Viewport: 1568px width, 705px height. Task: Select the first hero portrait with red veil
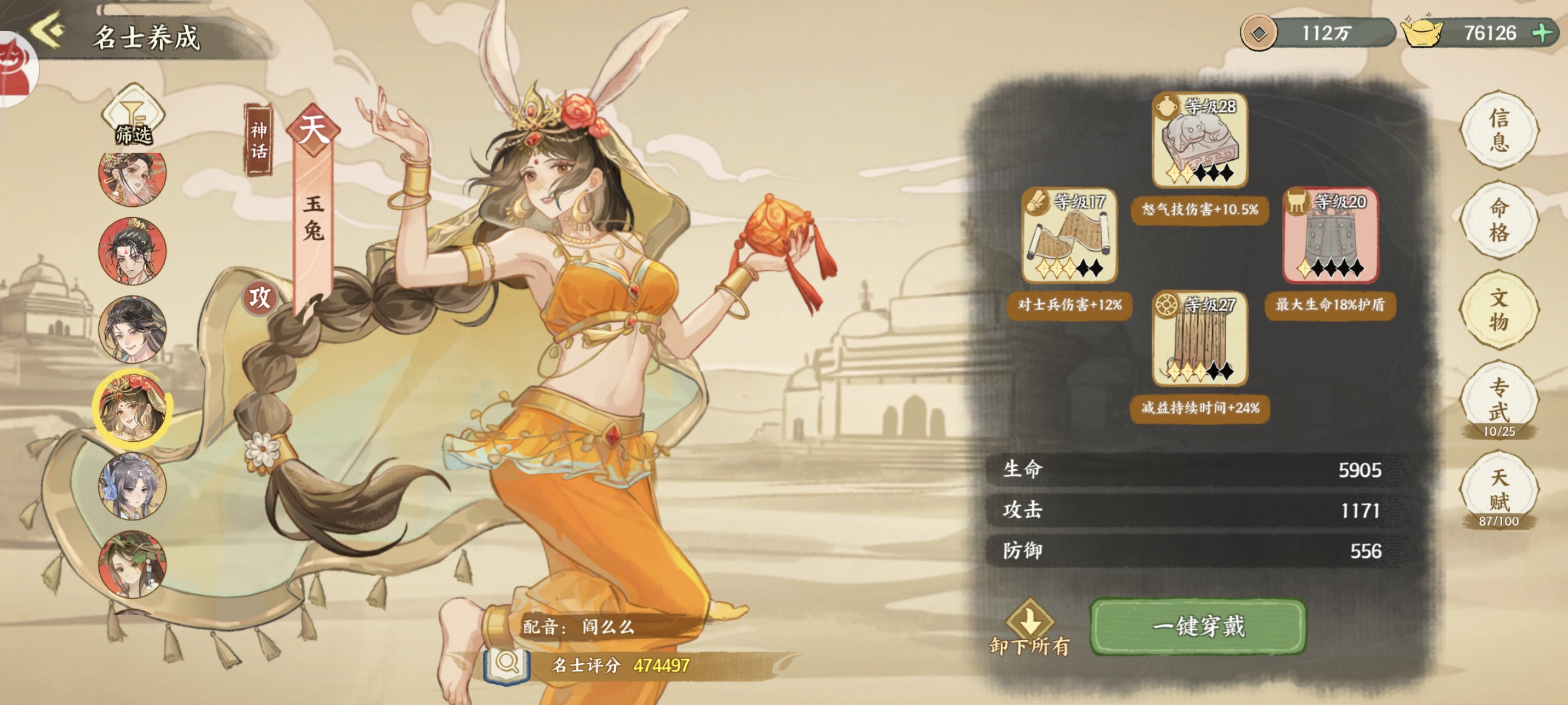[x=132, y=178]
